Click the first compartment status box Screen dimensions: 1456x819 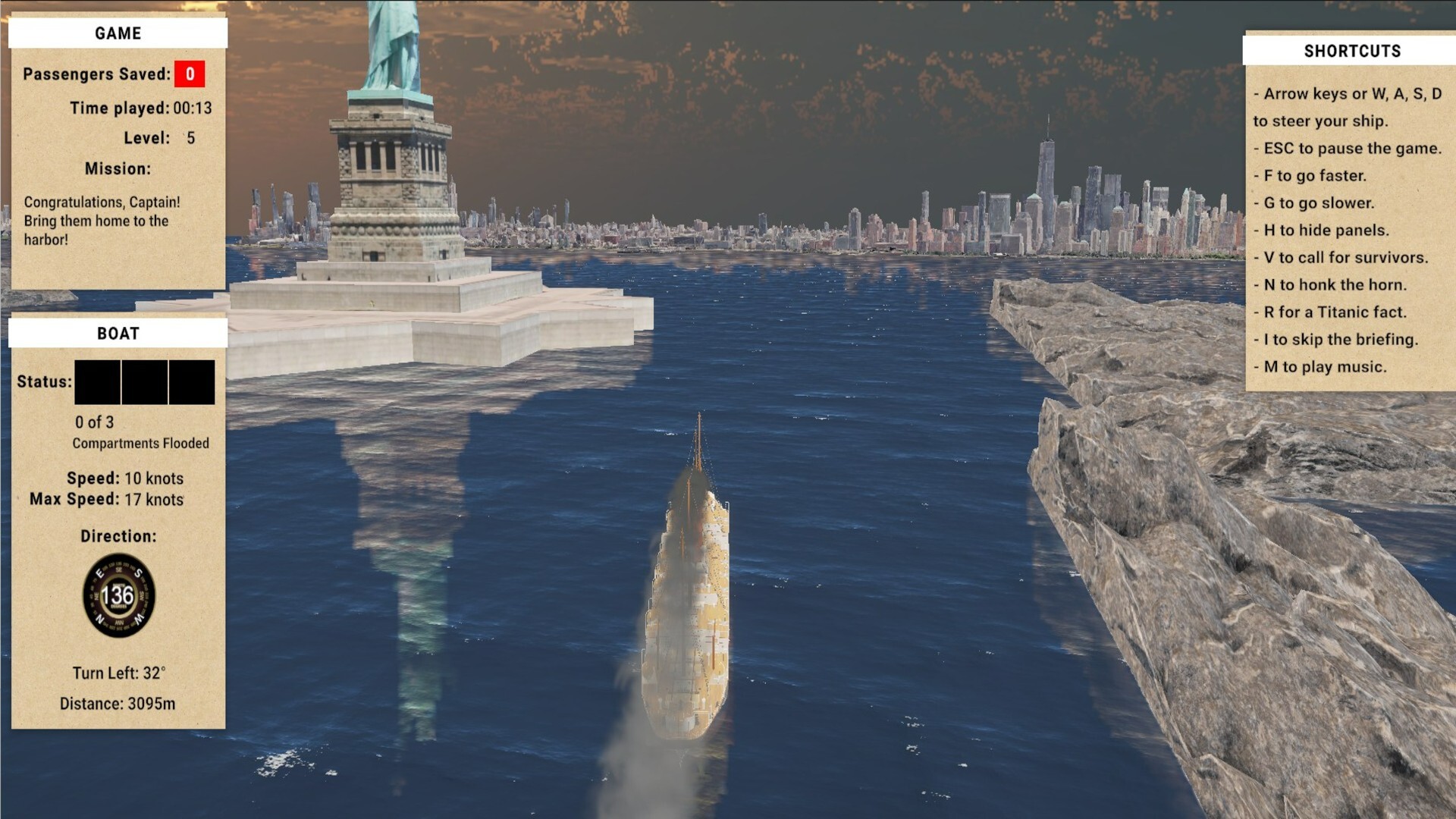[97, 381]
